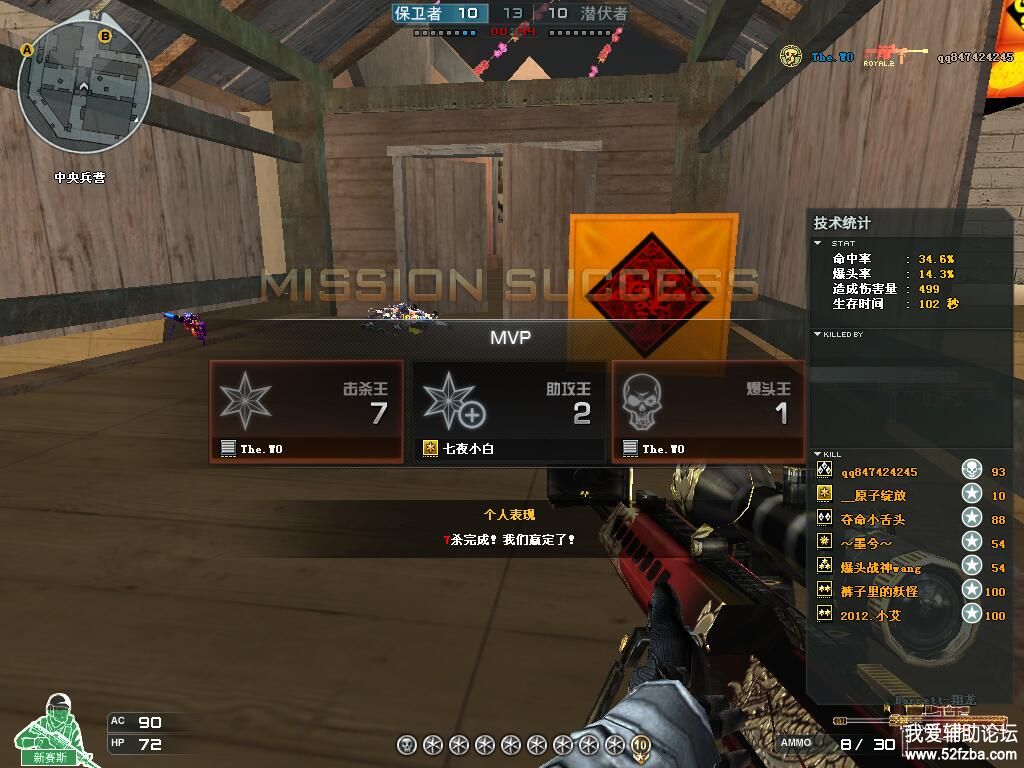Collapse the STAT section arrow
The width and height of the screenshot is (1024, 768).
click(819, 243)
